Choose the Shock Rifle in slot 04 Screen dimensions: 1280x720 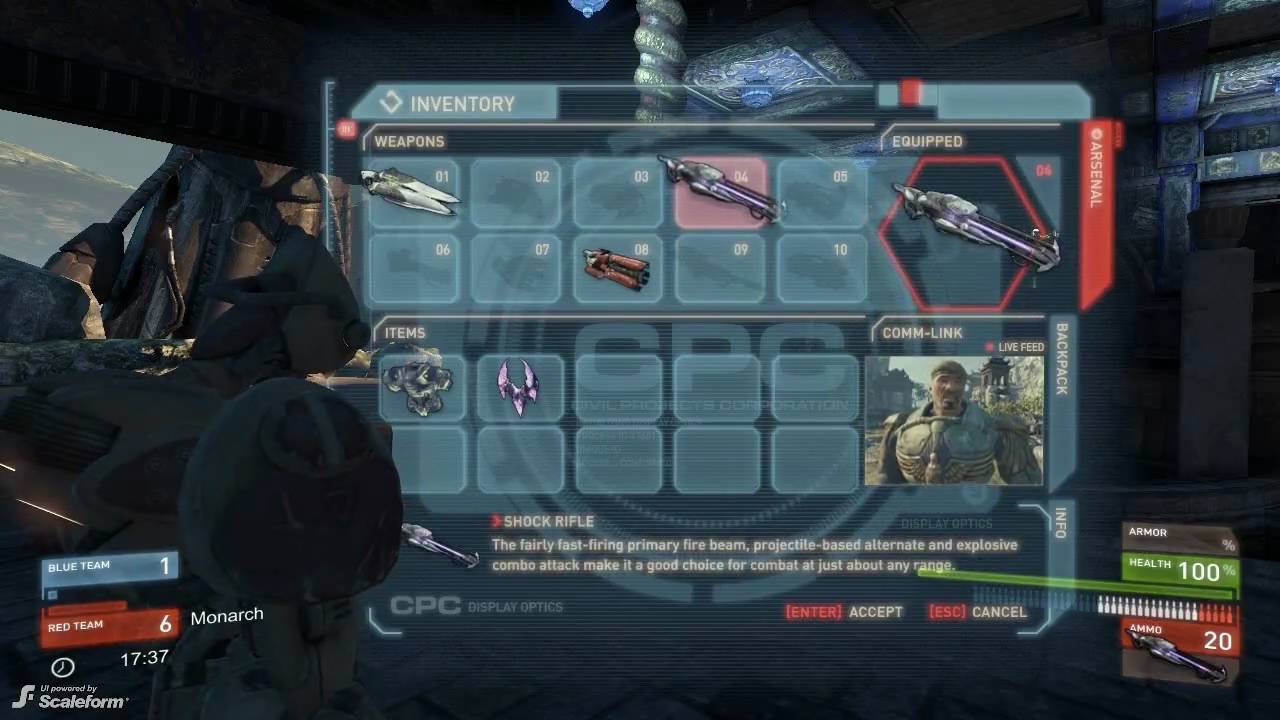[x=722, y=192]
